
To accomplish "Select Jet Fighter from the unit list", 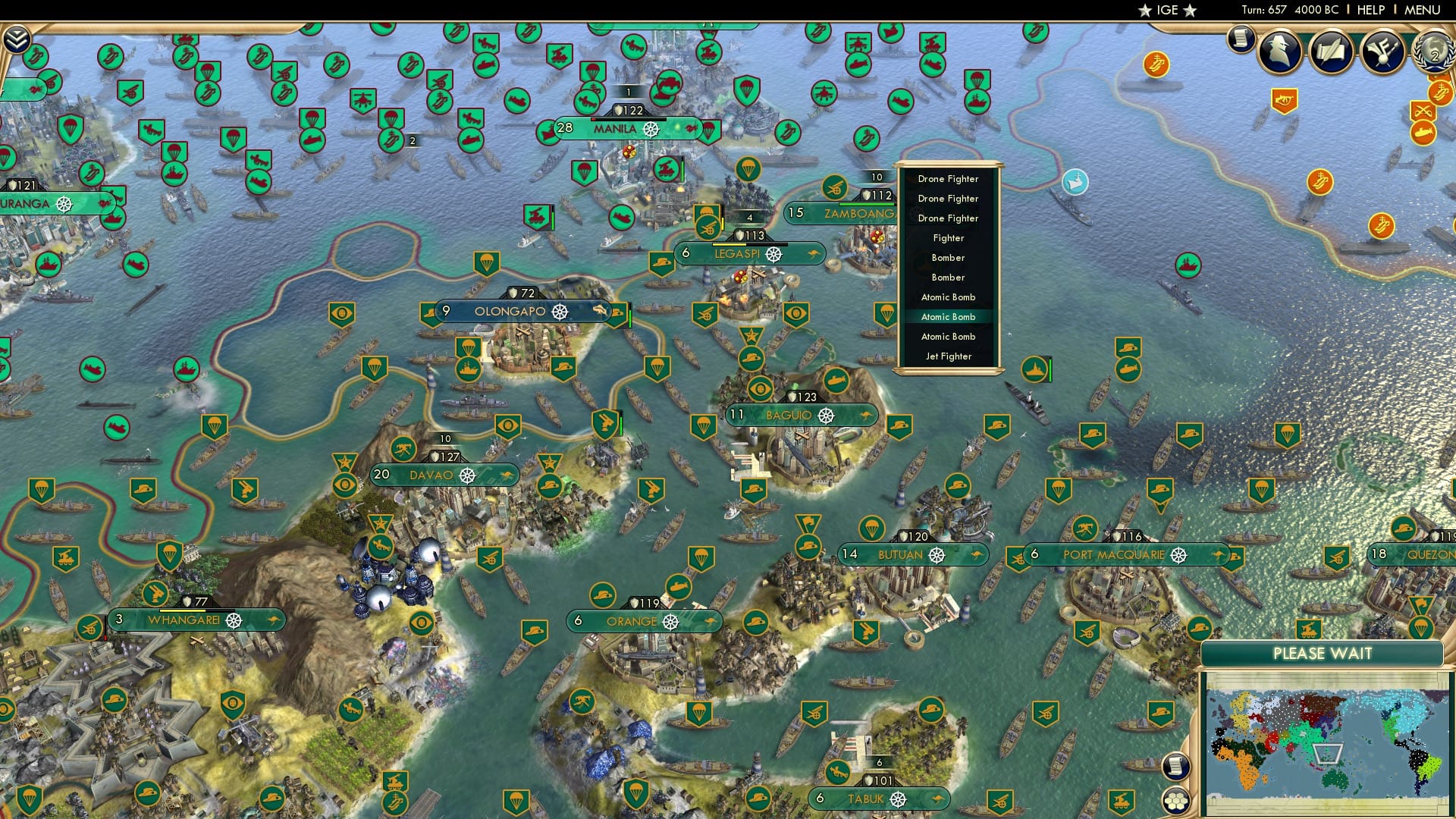I will 947,356.
